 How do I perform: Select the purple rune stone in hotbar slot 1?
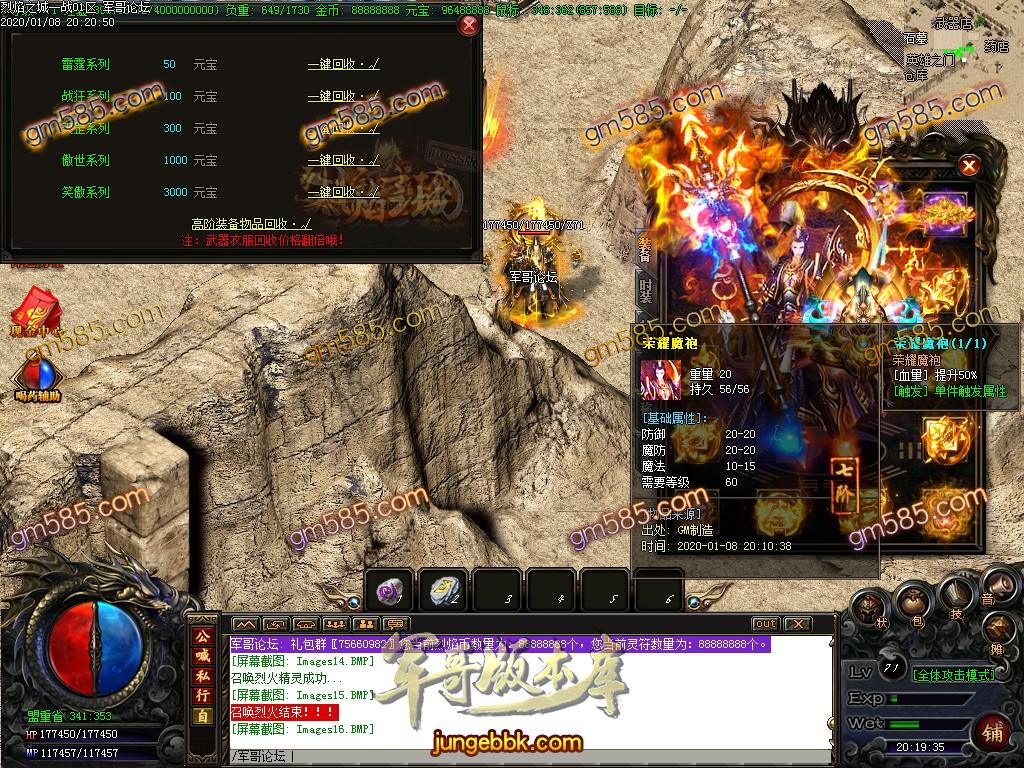tap(390, 592)
